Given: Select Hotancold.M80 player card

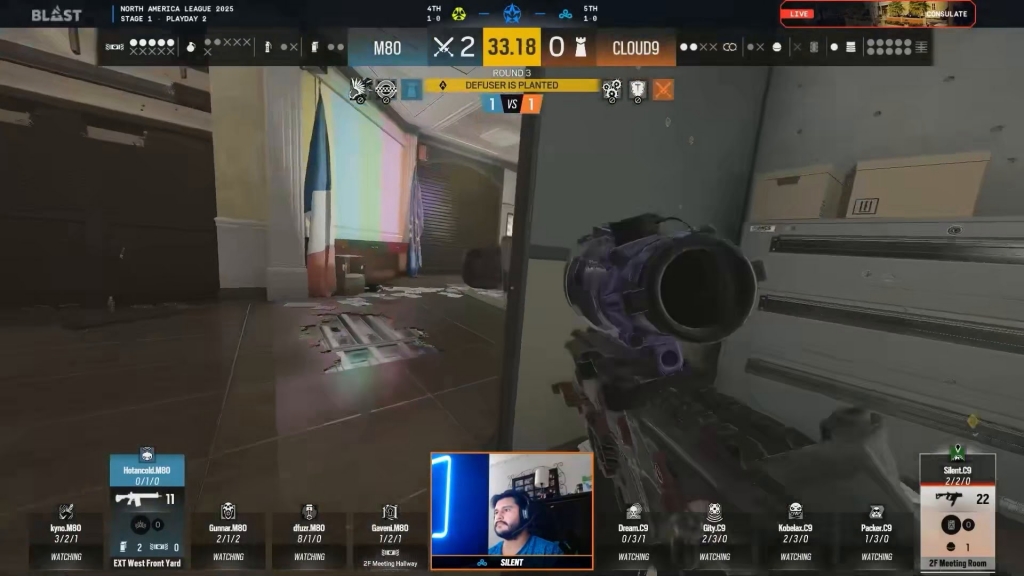Looking at the screenshot, I should click(147, 511).
